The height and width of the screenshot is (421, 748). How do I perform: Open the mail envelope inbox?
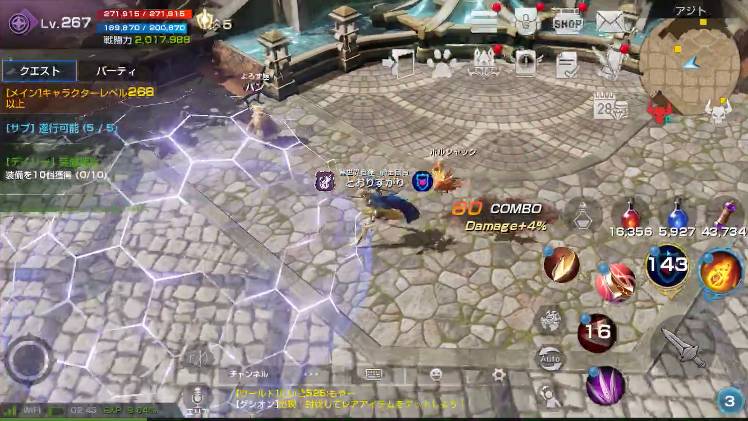[x=609, y=22]
